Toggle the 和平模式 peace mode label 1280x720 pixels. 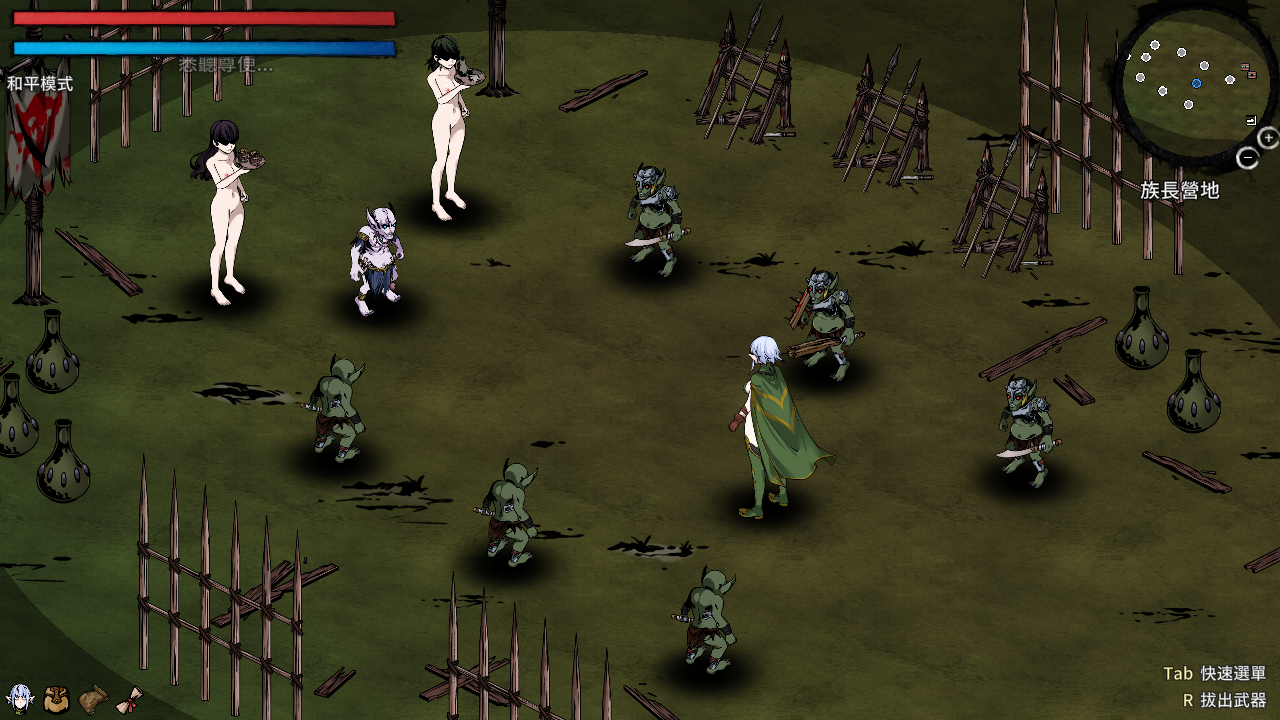pos(40,84)
